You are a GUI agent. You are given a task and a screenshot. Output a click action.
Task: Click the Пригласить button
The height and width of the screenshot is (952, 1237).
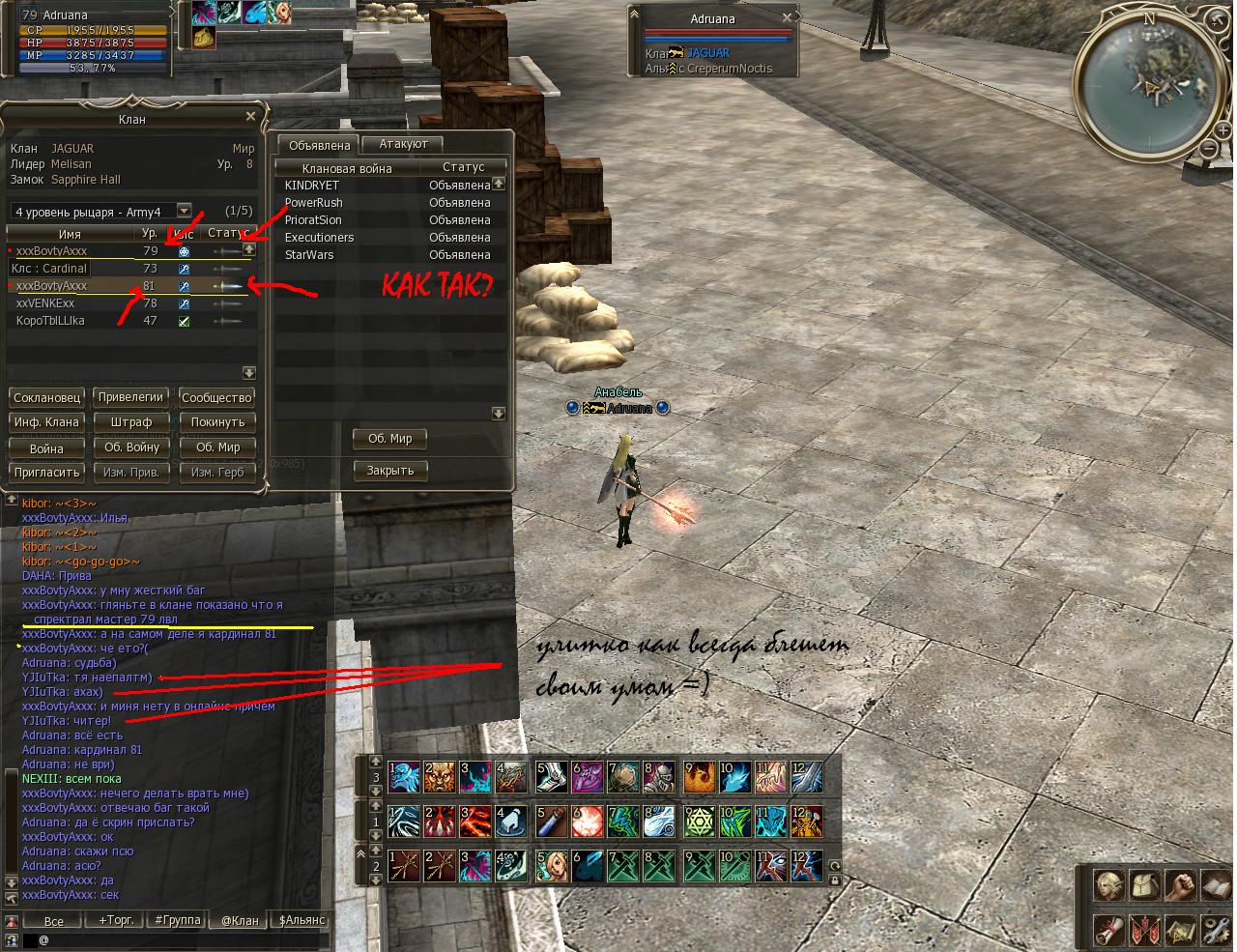coord(46,473)
